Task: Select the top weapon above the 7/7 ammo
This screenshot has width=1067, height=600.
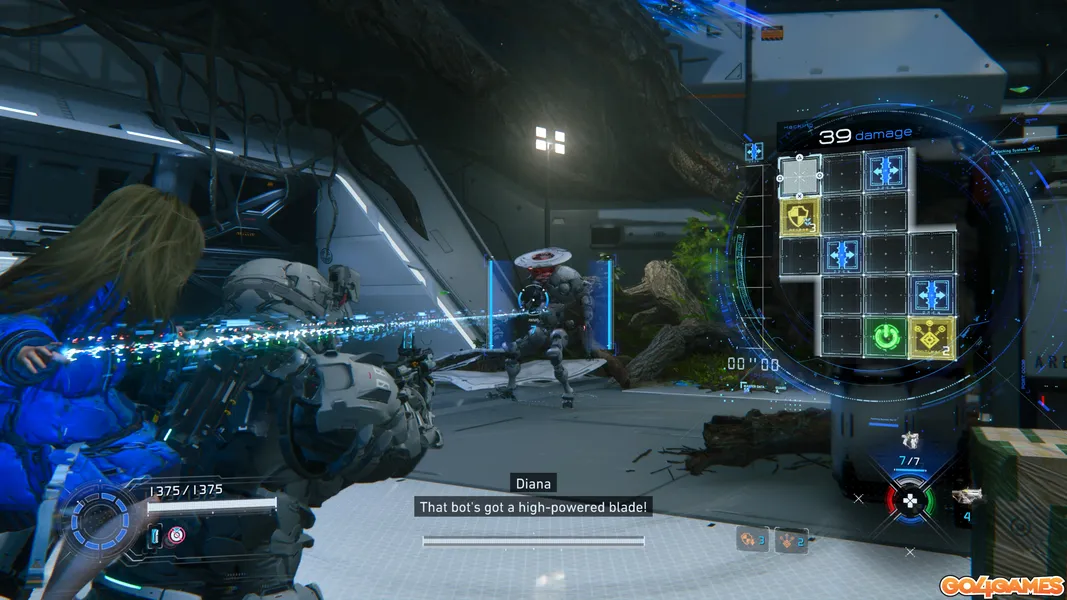Action: 909,439
